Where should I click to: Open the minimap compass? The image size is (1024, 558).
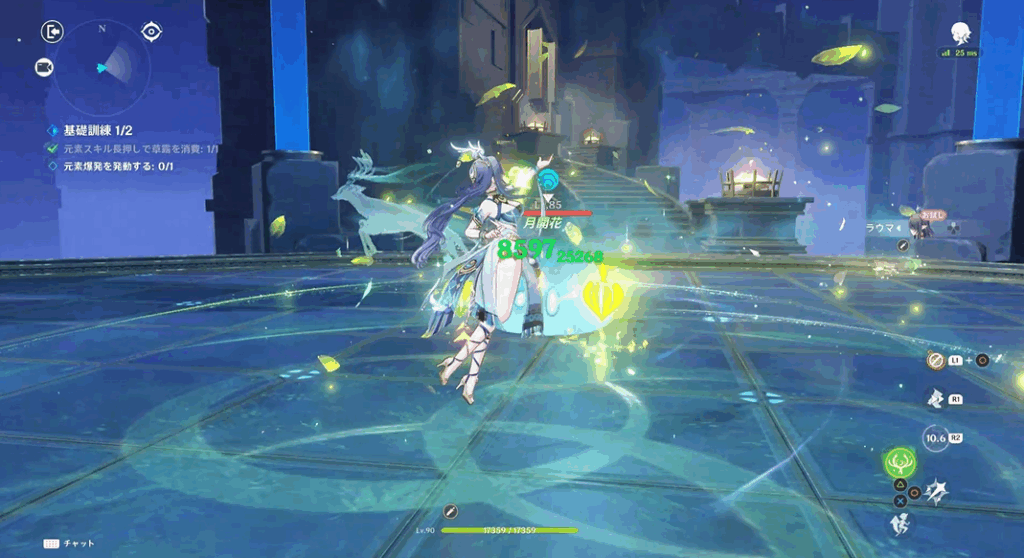(x=102, y=67)
